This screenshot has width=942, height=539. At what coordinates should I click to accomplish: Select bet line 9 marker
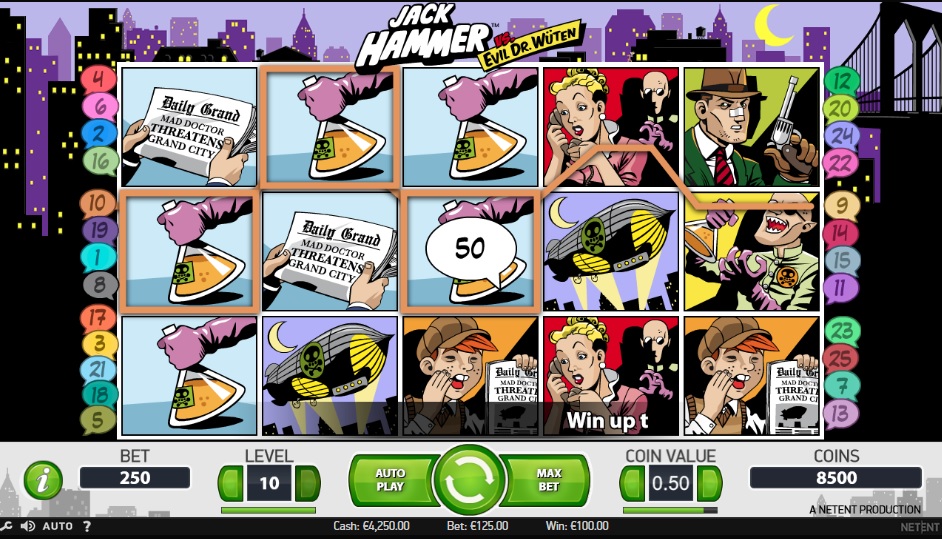[842, 206]
